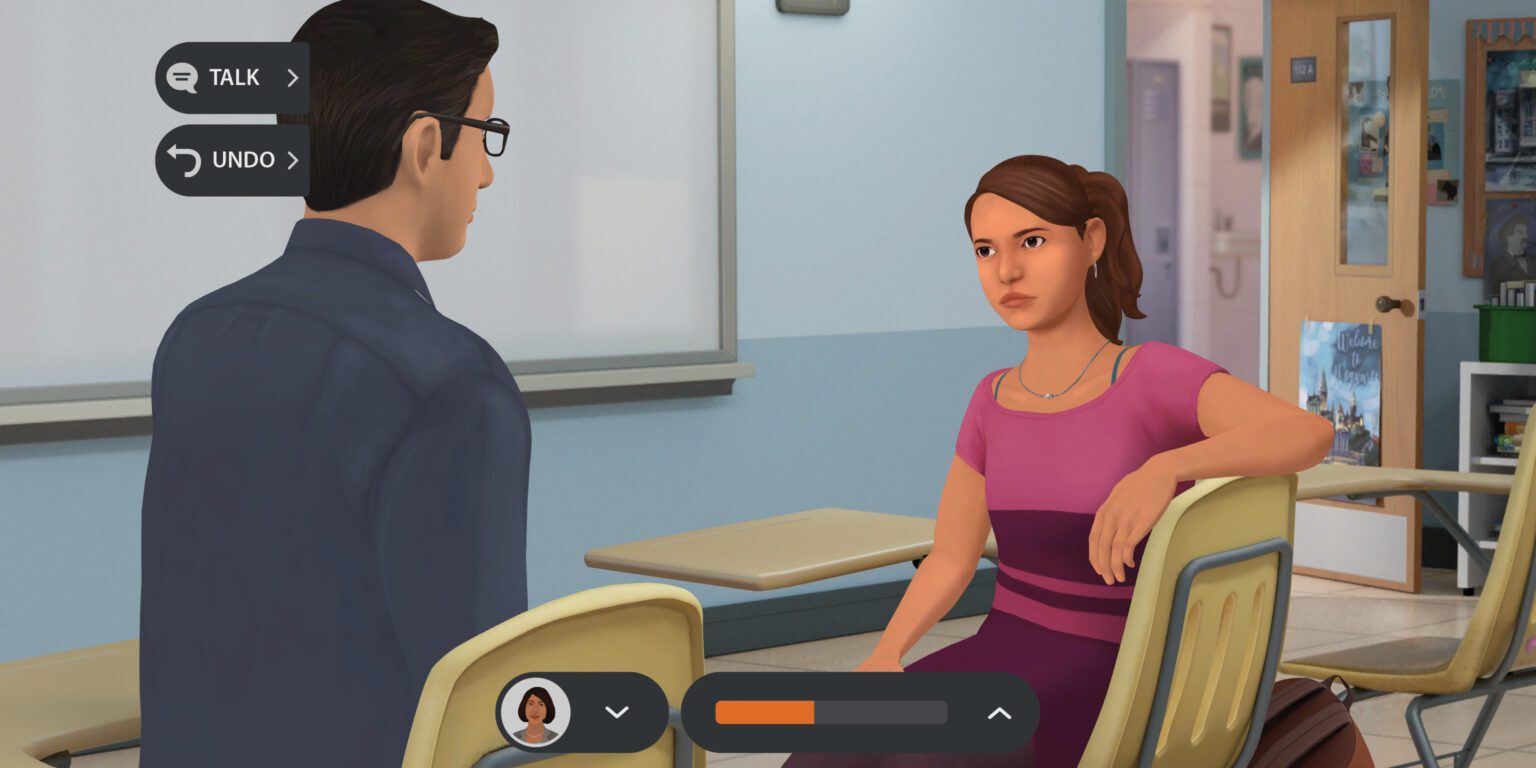The height and width of the screenshot is (768, 1536).
Task: Click the UNDO label
Action: 242,160
